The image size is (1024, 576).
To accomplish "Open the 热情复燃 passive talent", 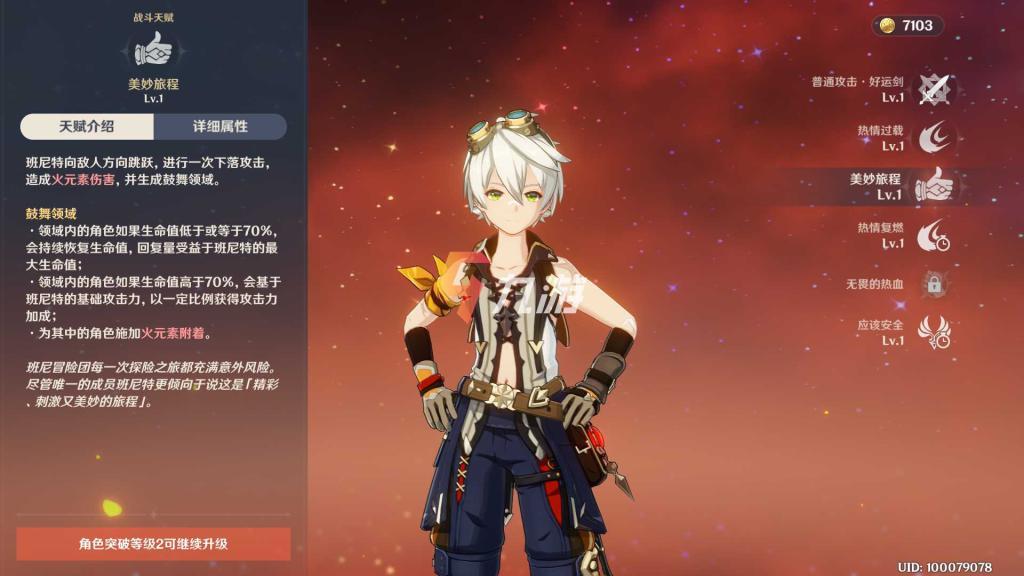I will point(933,235).
